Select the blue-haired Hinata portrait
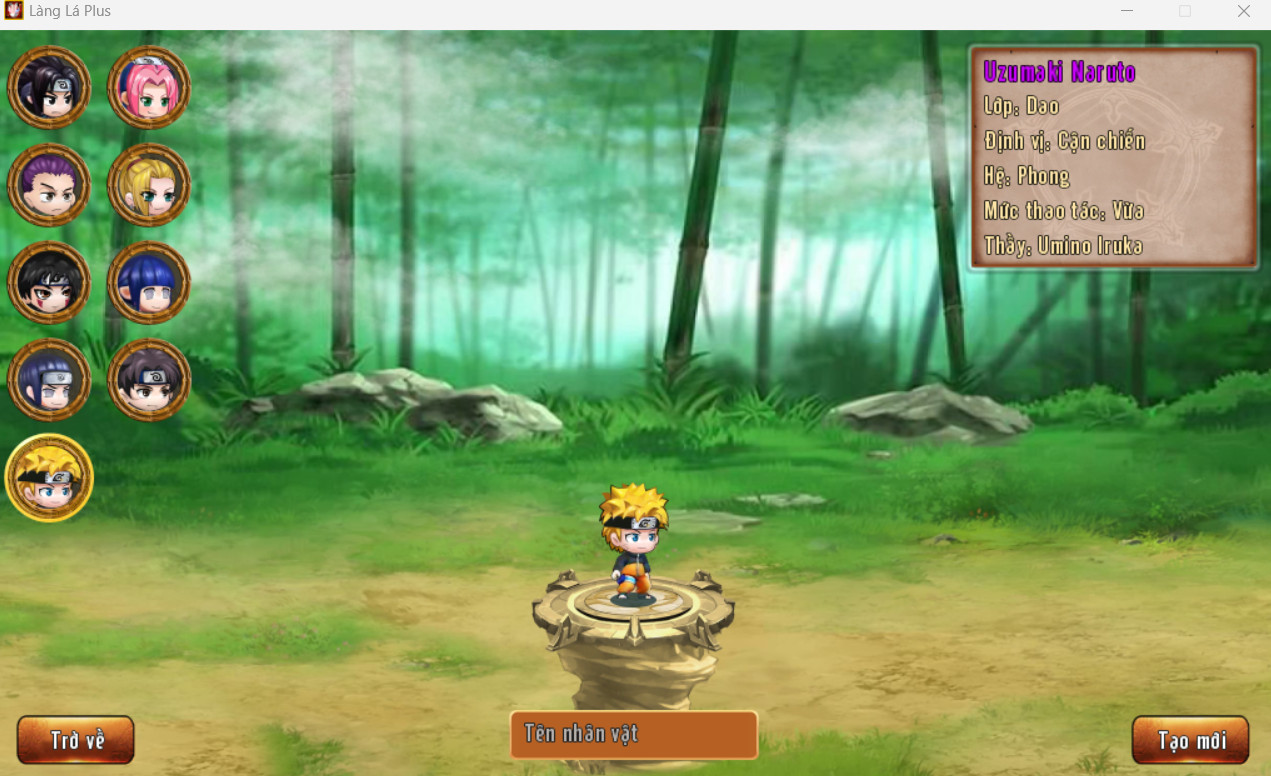The width and height of the screenshot is (1271, 776). point(149,282)
